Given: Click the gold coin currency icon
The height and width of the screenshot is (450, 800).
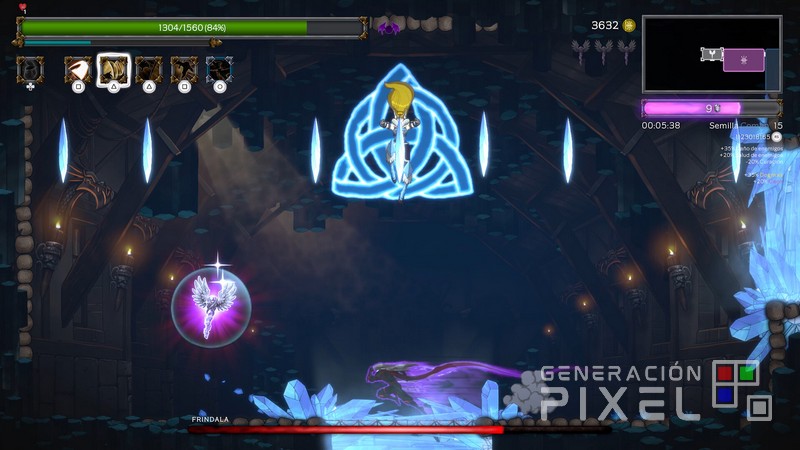Looking at the screenshot, I should tap(628, 25).
